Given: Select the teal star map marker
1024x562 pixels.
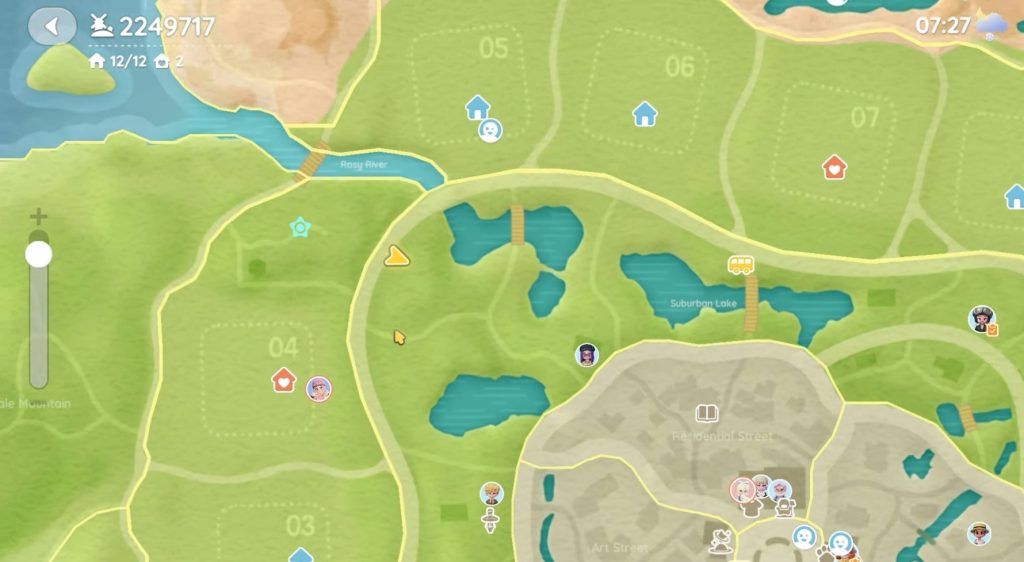Looking at the screenshot, I should click(x=299, y=228).
